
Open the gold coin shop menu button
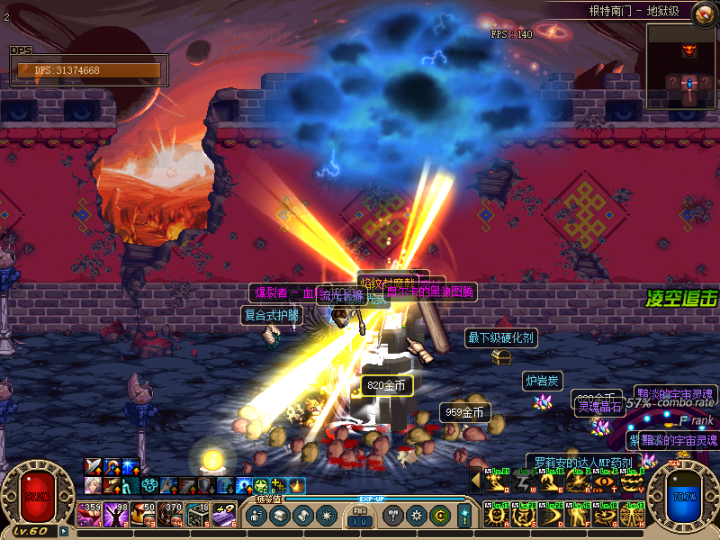[x=441, y=515]
